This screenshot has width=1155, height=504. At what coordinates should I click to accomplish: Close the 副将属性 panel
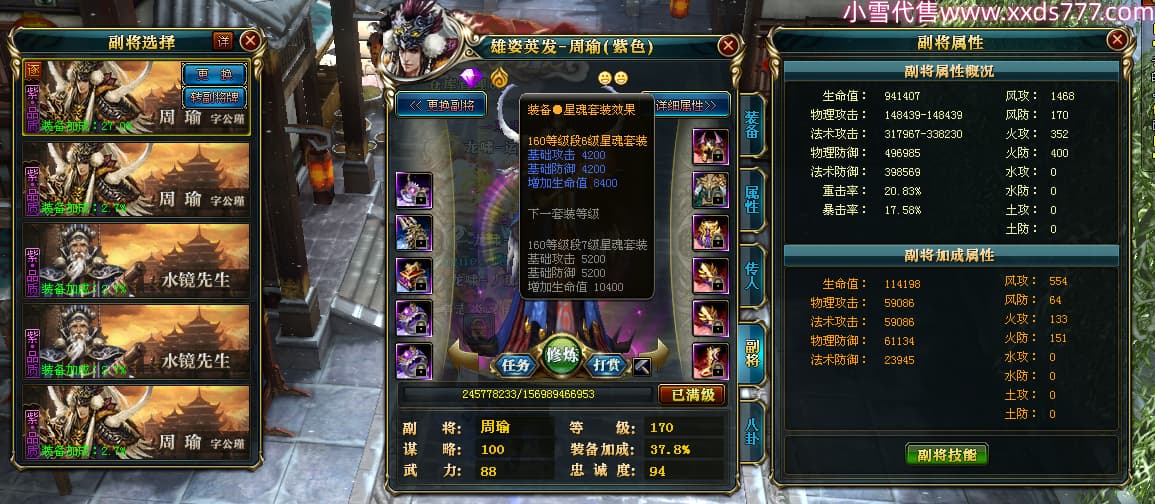(x=1117, y=40)
